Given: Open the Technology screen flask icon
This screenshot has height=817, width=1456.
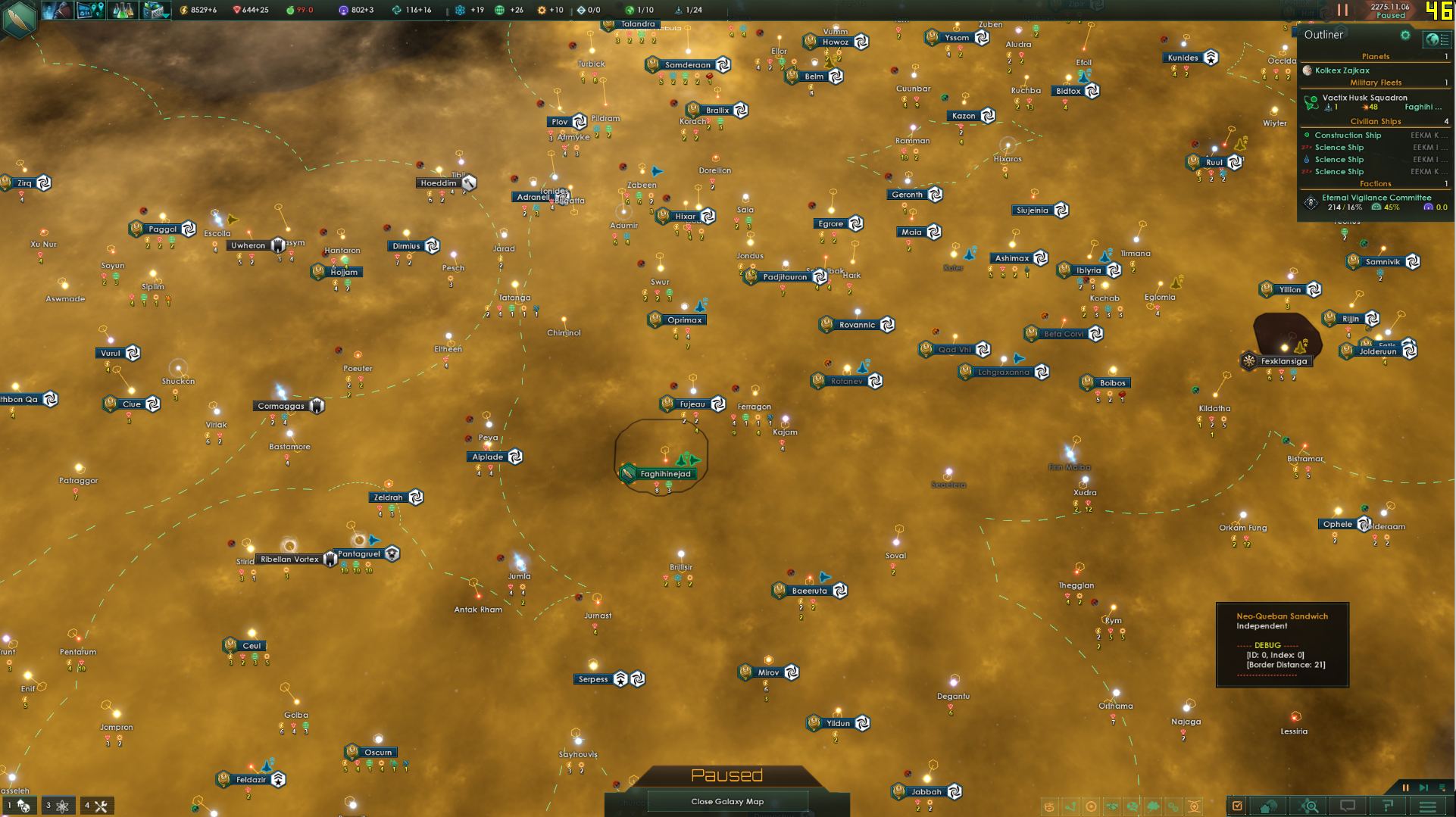Looking at the screenshot, I should [x=121, y=10].
